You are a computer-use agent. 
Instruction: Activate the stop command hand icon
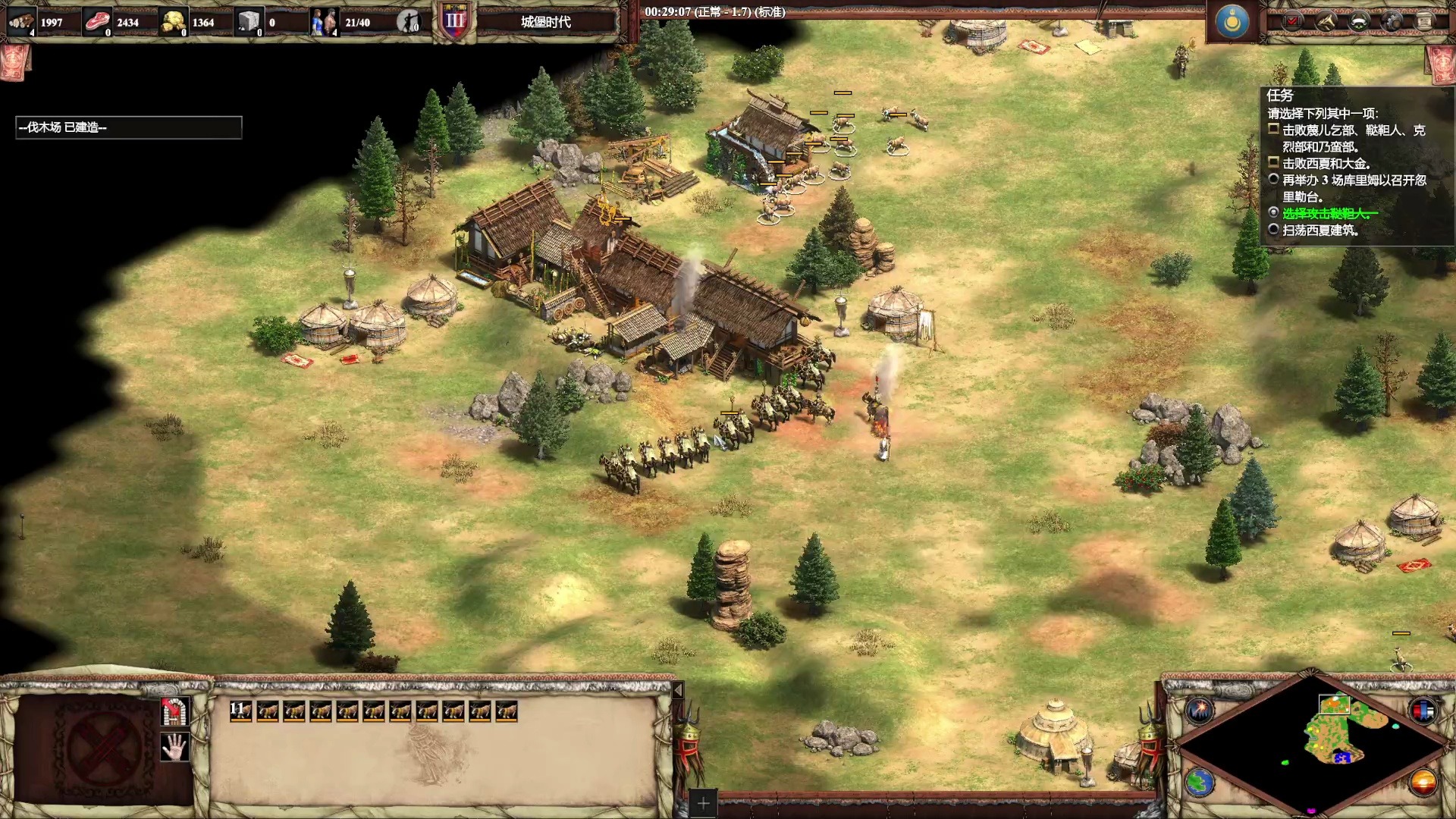174,748
